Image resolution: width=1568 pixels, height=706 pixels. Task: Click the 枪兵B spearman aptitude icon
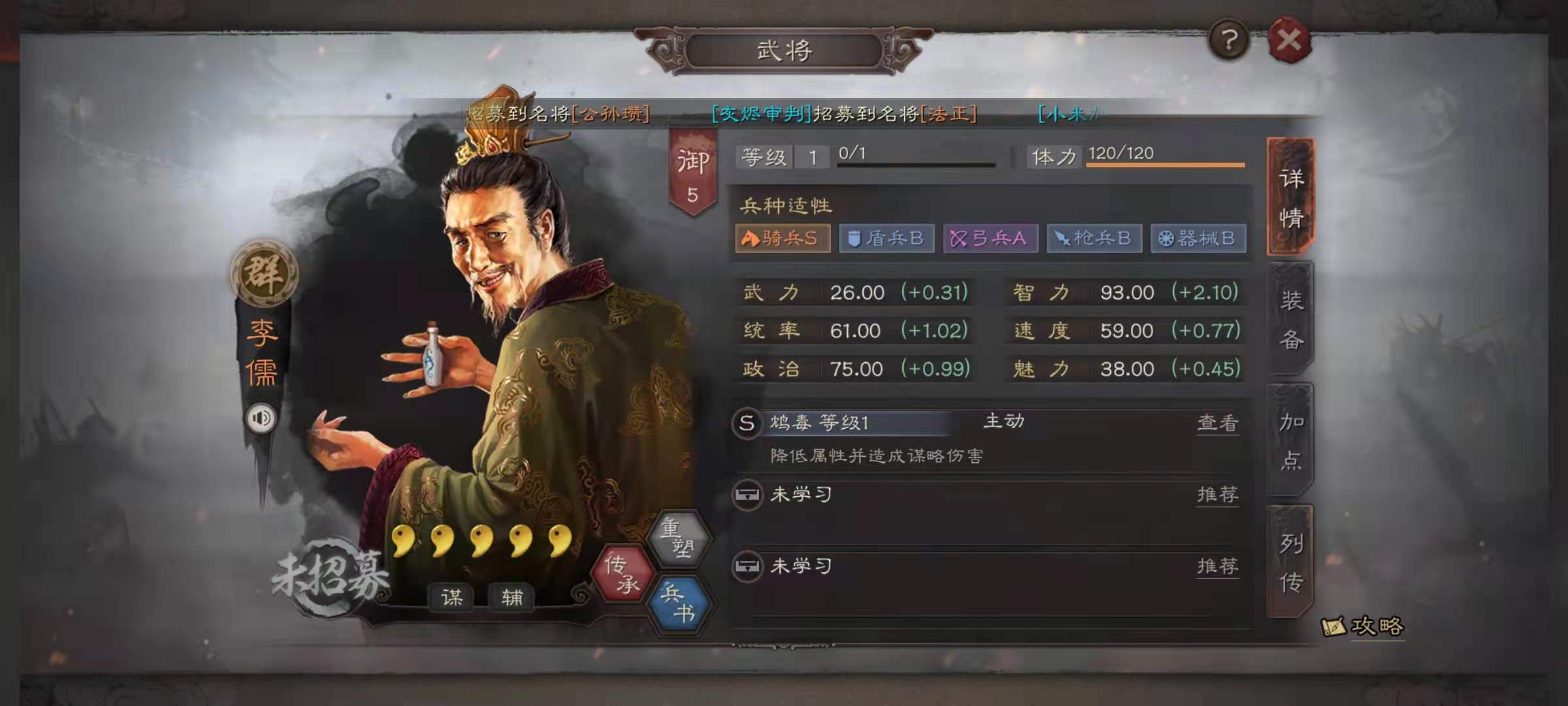point(1094,239)
